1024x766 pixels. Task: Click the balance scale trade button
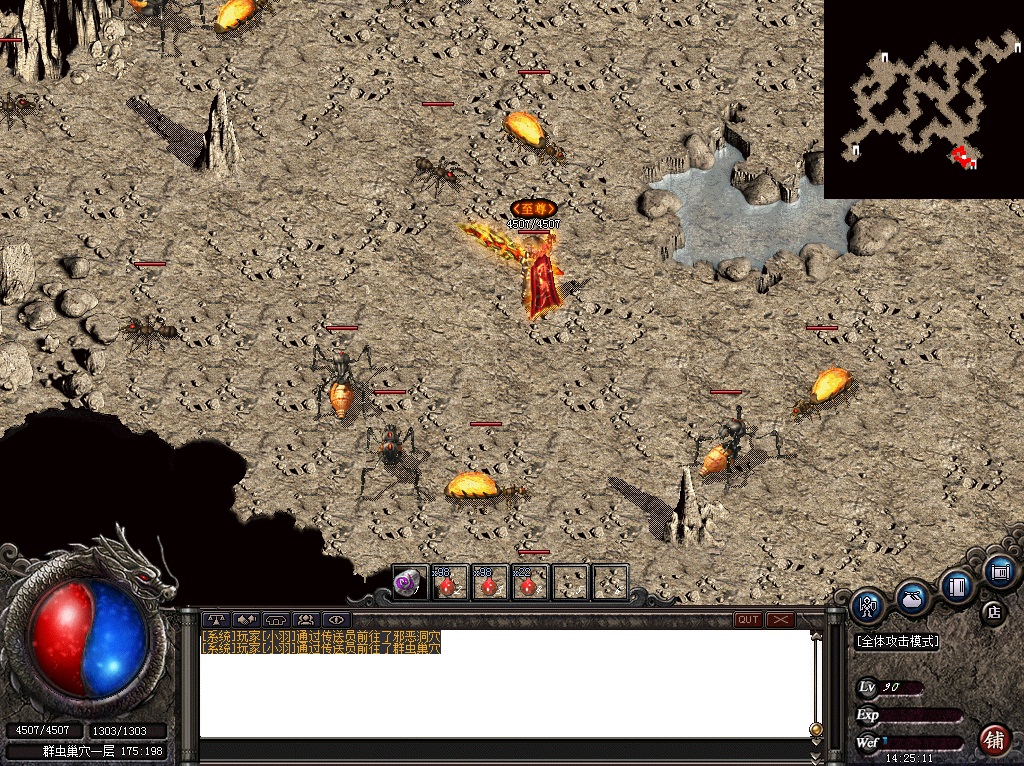215,620
